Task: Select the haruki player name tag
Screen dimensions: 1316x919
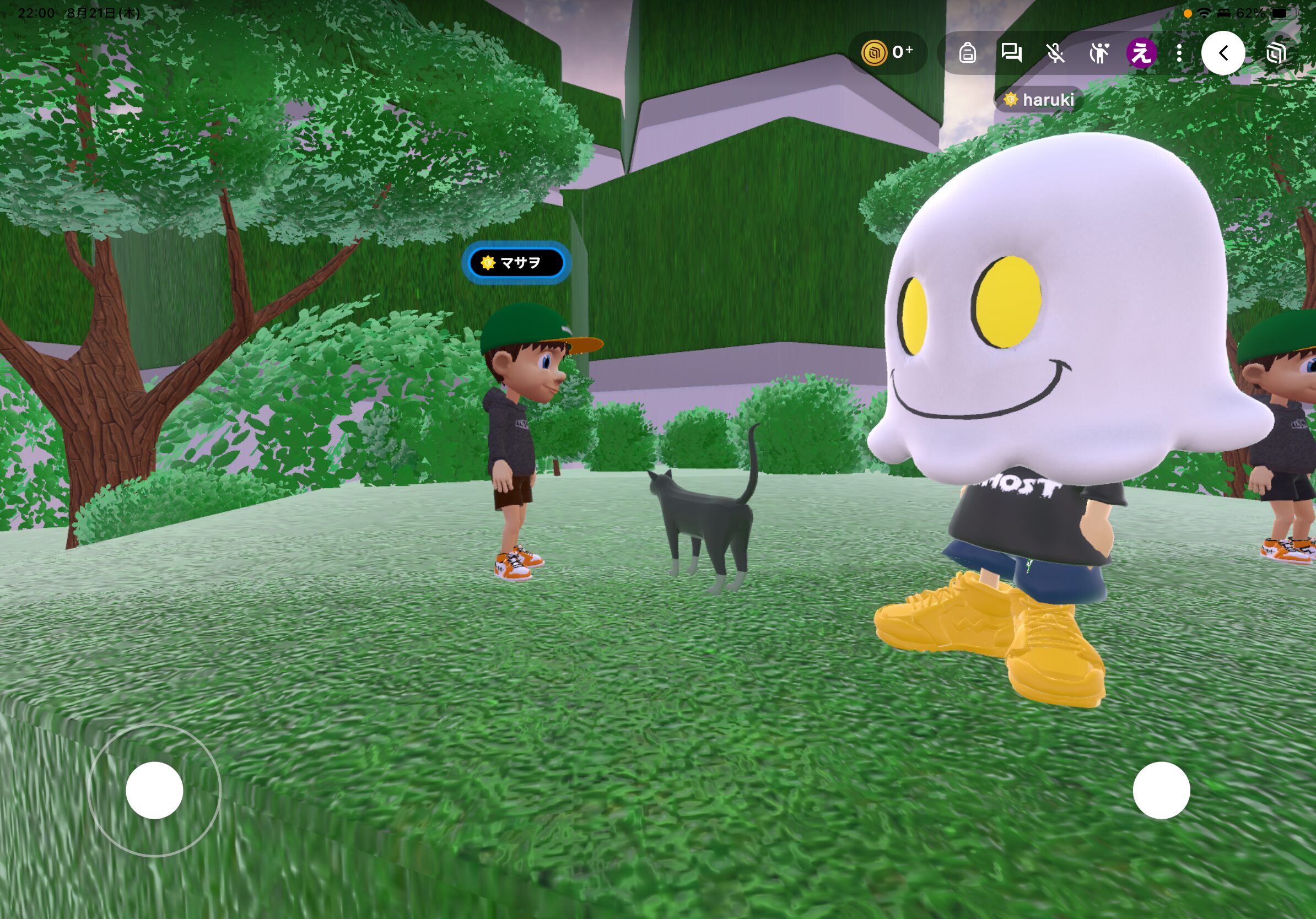Action: (x=1040, y=100)
